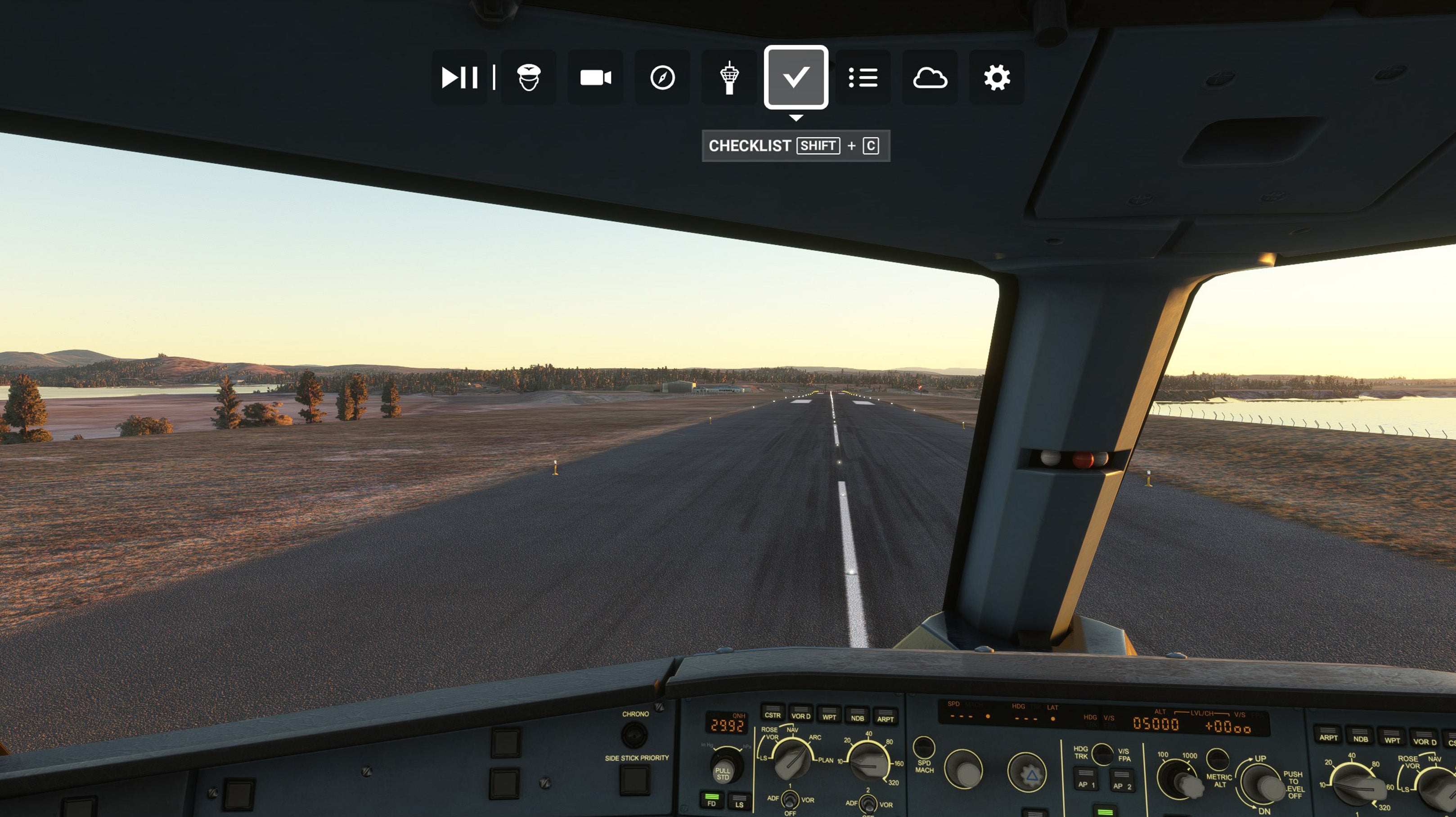The height and width of the screenshot is (817, 1456).
Task: Open toolbar settings gear
Action: point(997,77)
